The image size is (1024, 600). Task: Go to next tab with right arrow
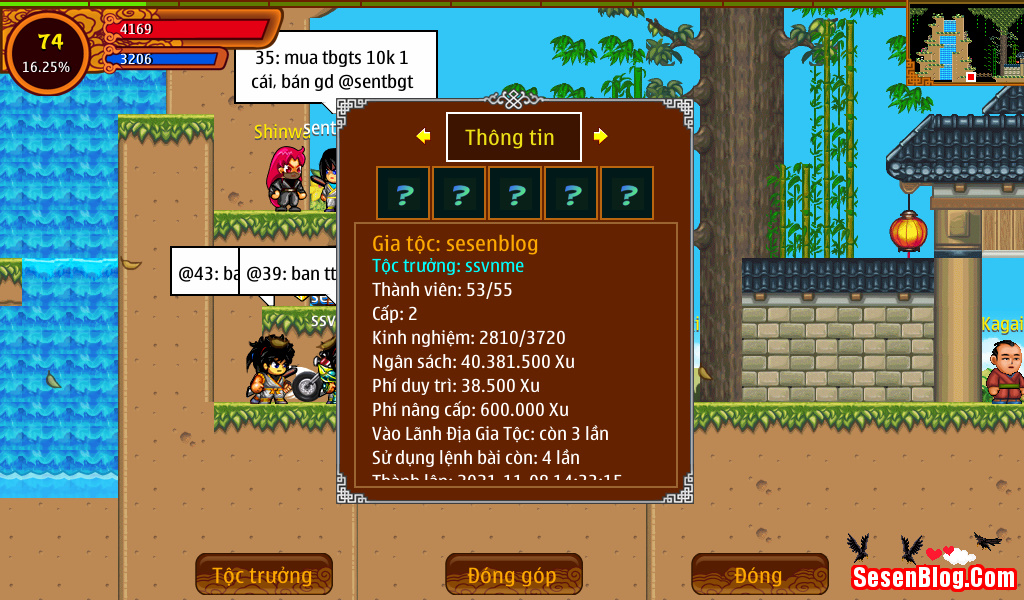(600, 136)
